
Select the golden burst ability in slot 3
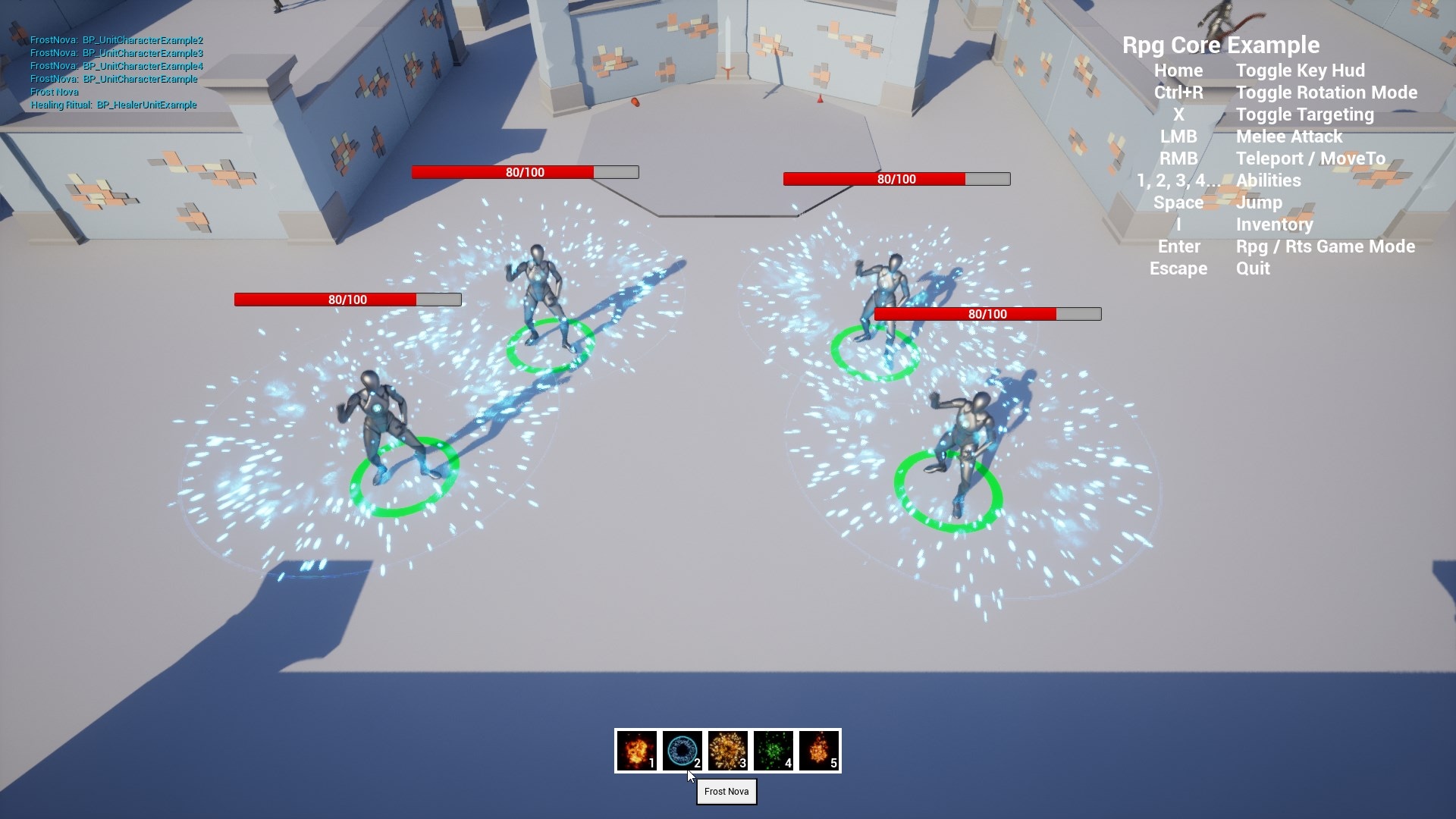[x=727, y=751]
